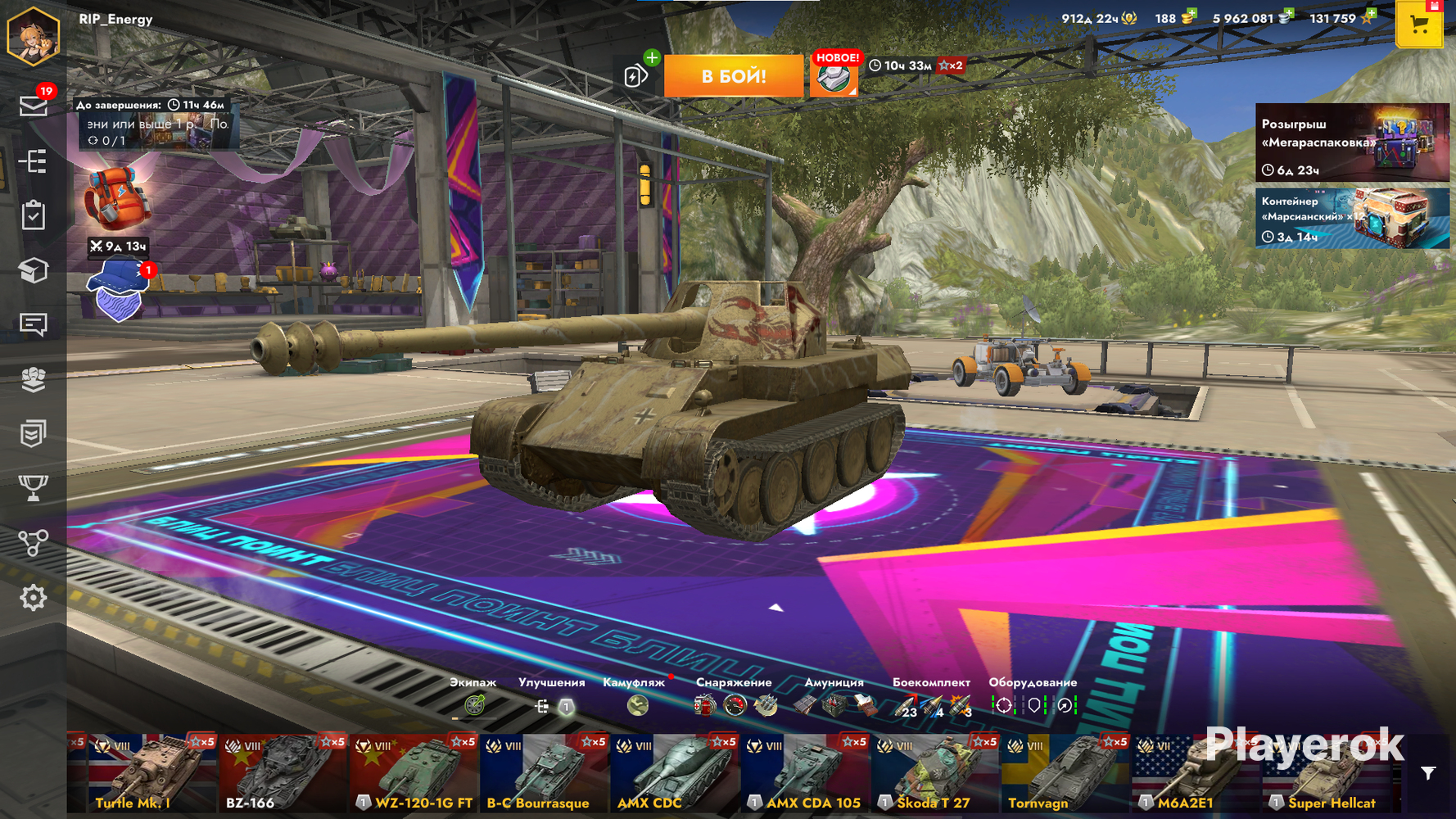Screen dimensions: 1456x819
Task: Open the Контейнер «Марсианский» offer
Action: point(1351,218)
